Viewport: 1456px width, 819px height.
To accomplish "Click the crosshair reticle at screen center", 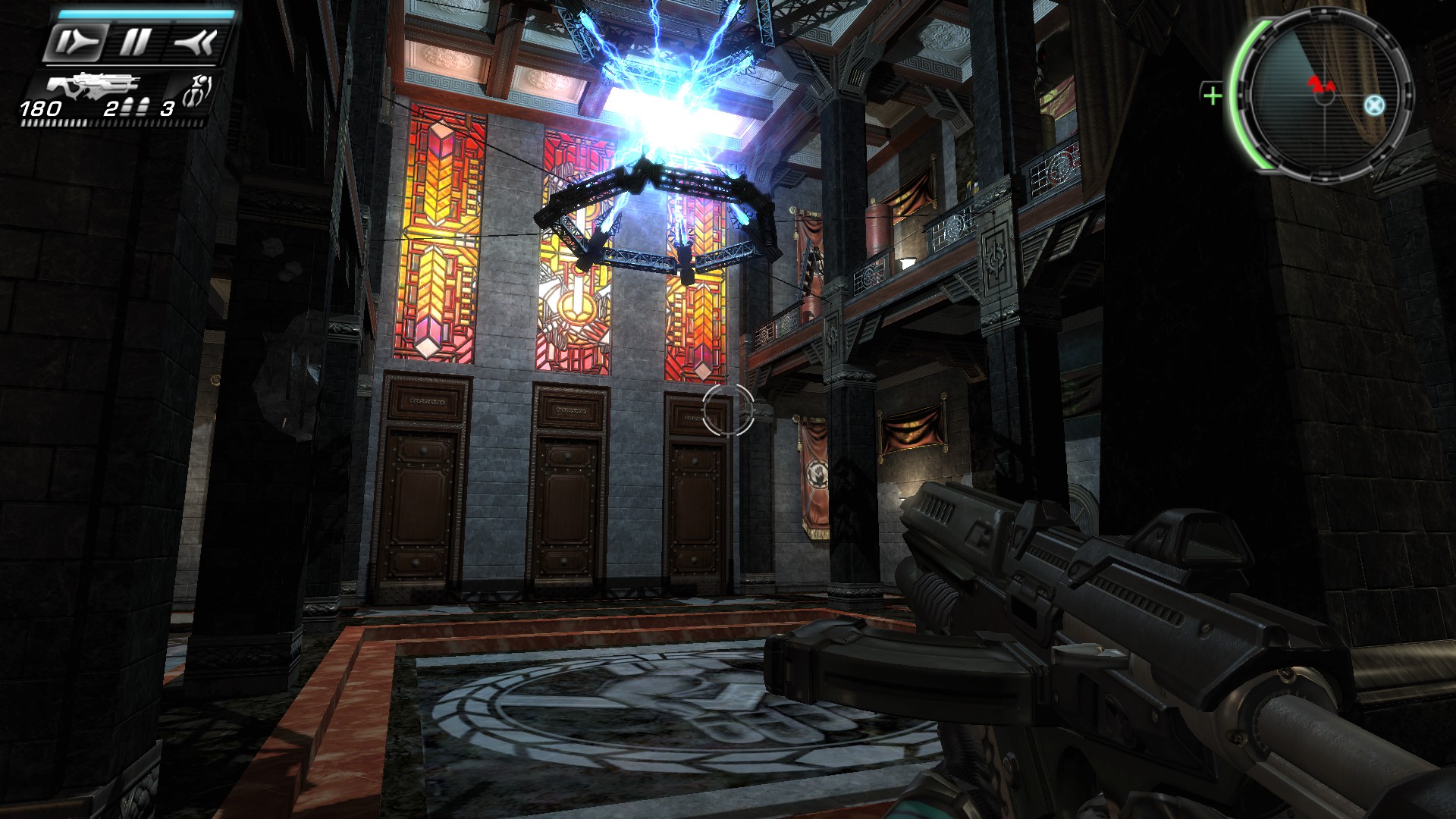I will tap(728, 409).
